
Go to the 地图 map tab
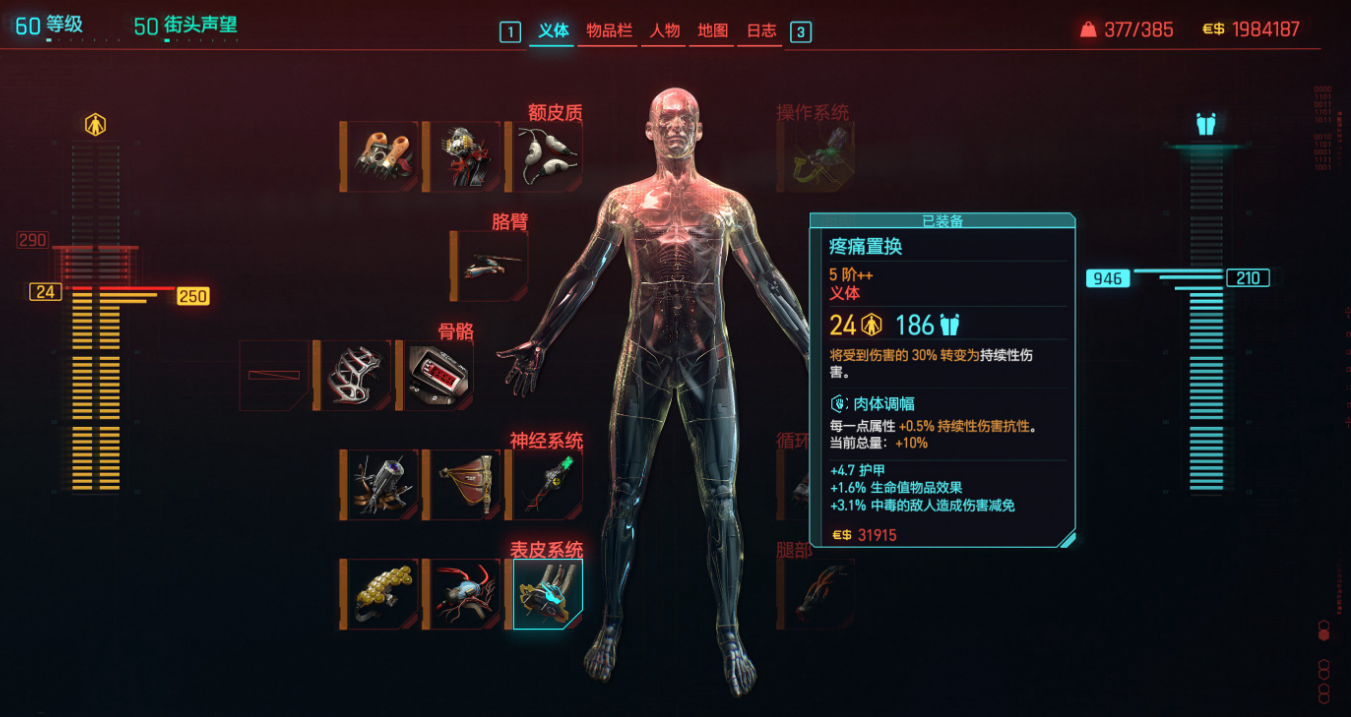point(713,31)
